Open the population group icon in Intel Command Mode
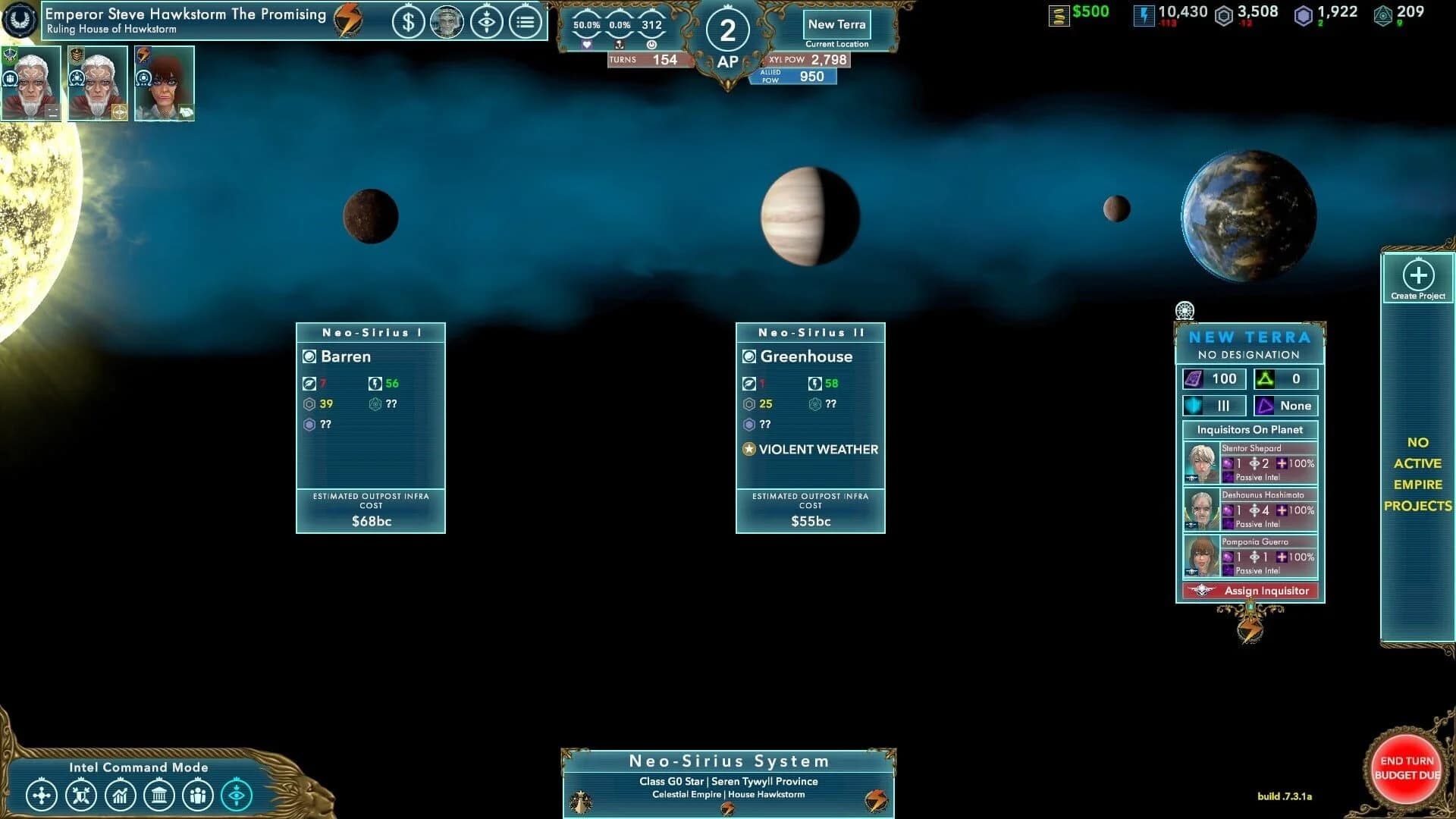 (199, 795)
